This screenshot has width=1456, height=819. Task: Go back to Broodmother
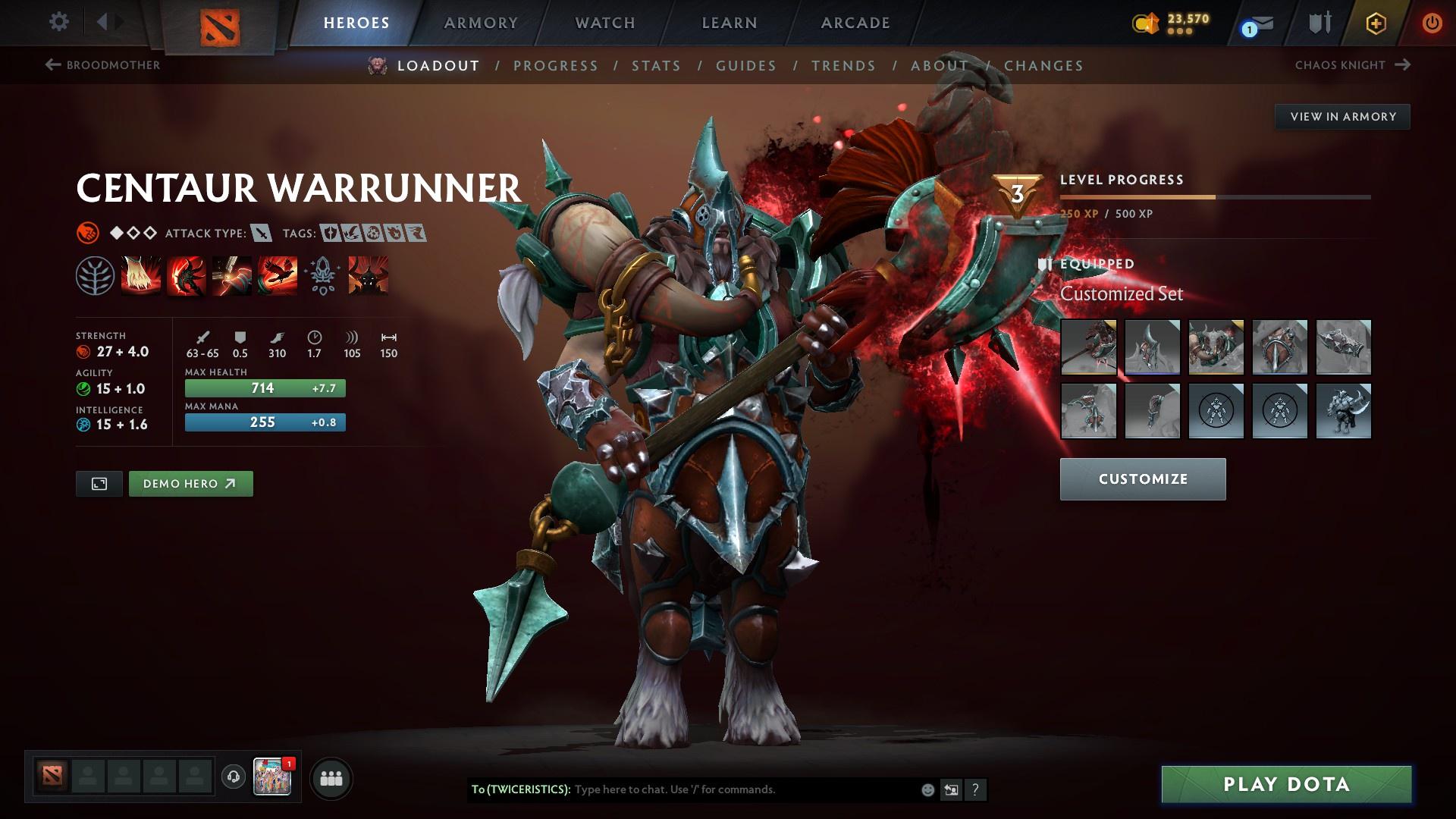coord(105,65)
